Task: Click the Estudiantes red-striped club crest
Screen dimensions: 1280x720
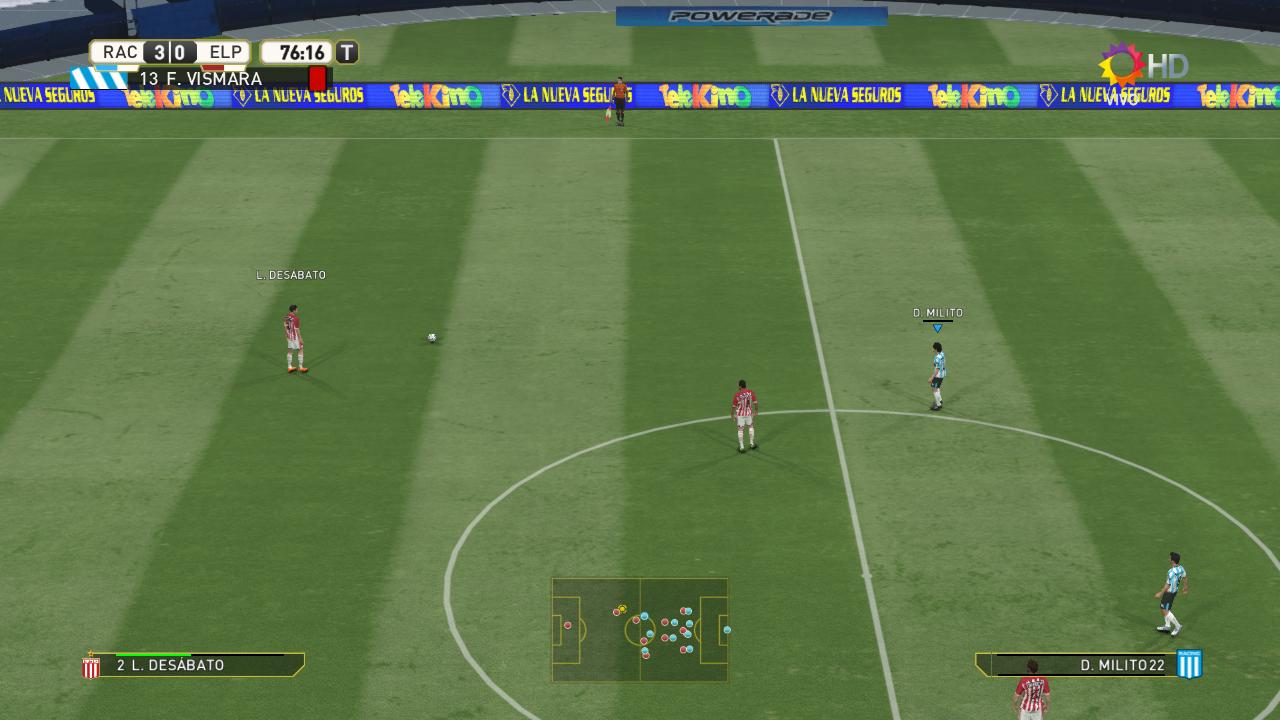Action: tap(91, 666)
